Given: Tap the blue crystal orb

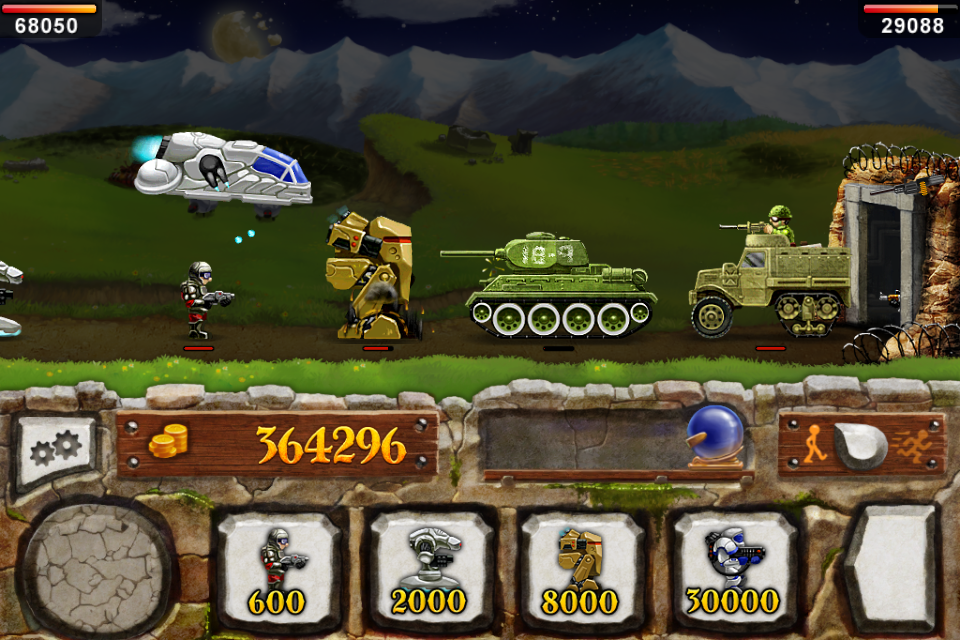Looking at the screenshot, I should click(715, 434).
